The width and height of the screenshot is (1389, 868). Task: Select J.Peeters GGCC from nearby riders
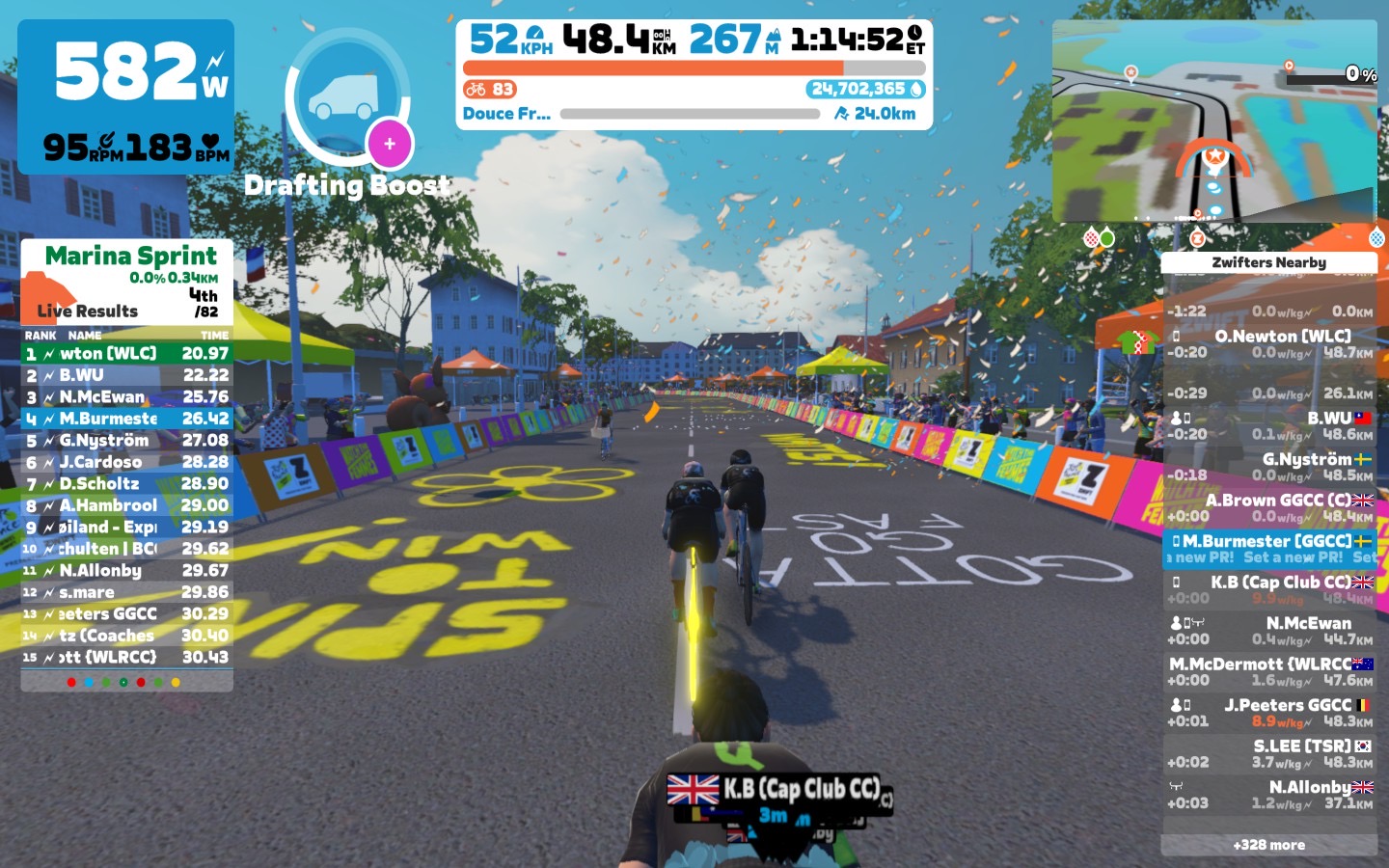tap(1269, 713)
